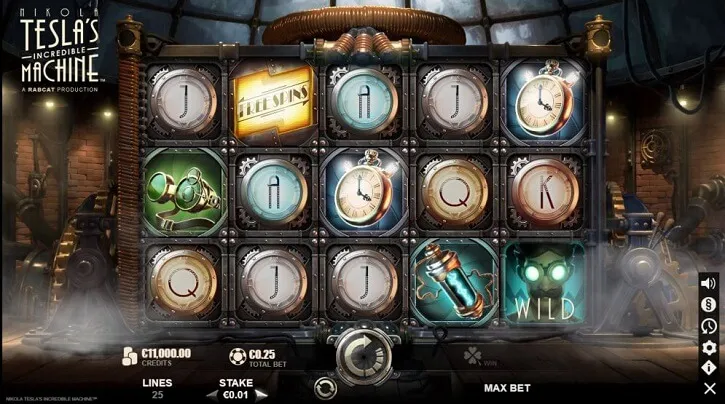Open settings with the gear icon

(x=709, y=346)
